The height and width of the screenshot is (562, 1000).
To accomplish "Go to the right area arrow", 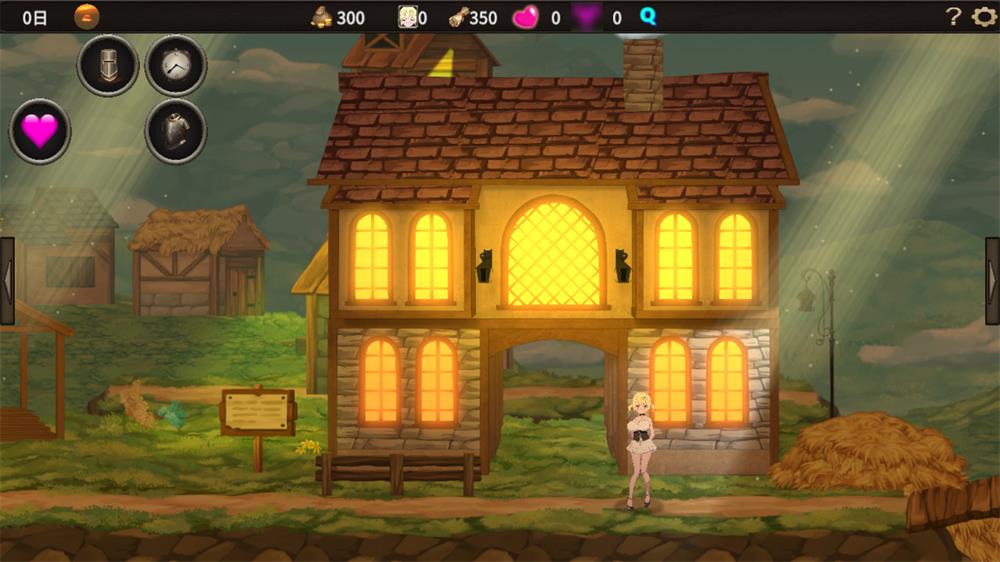I will click(992, 281).
